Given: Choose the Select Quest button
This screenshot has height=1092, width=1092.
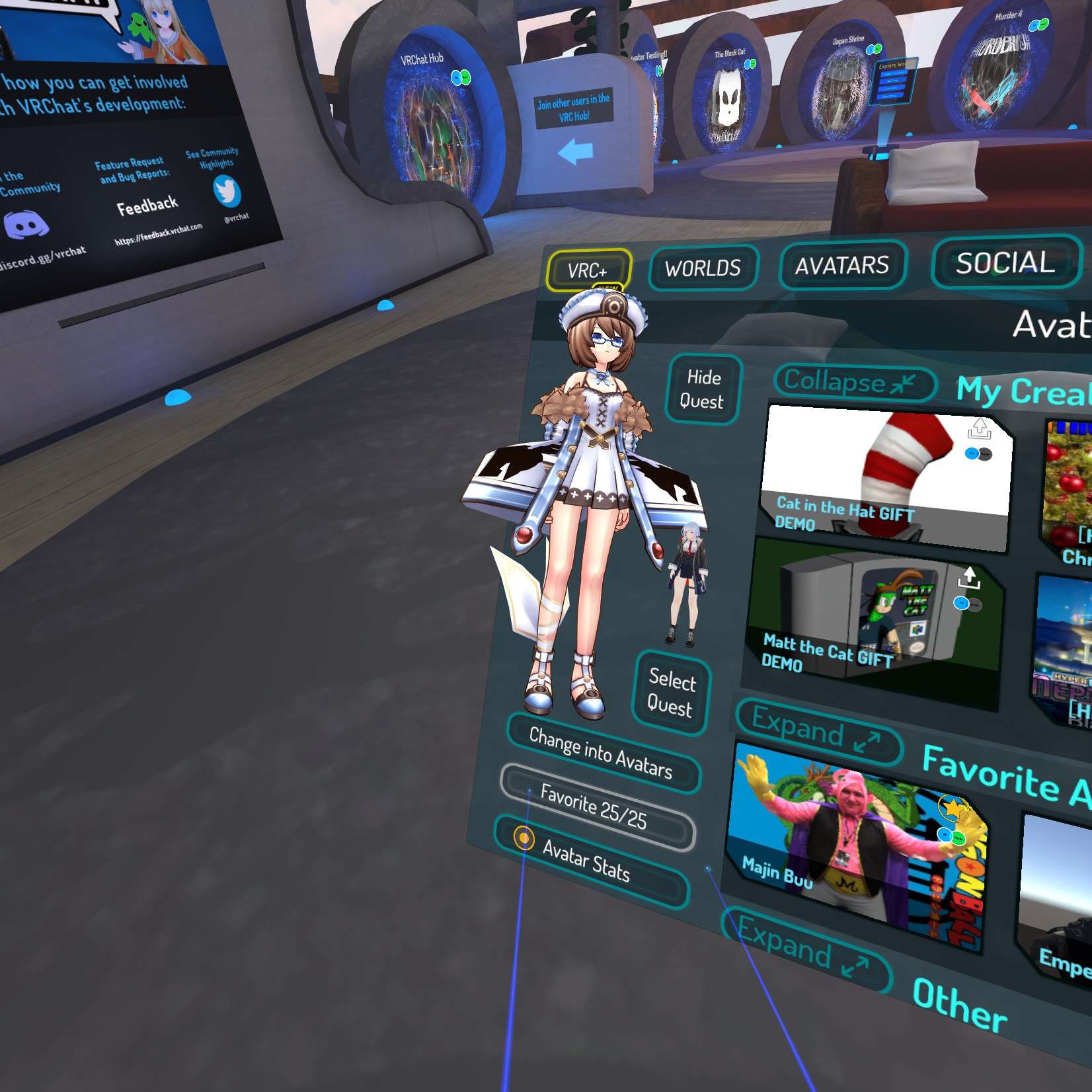Looking at the screenshot, I should (x=670, y=693).
